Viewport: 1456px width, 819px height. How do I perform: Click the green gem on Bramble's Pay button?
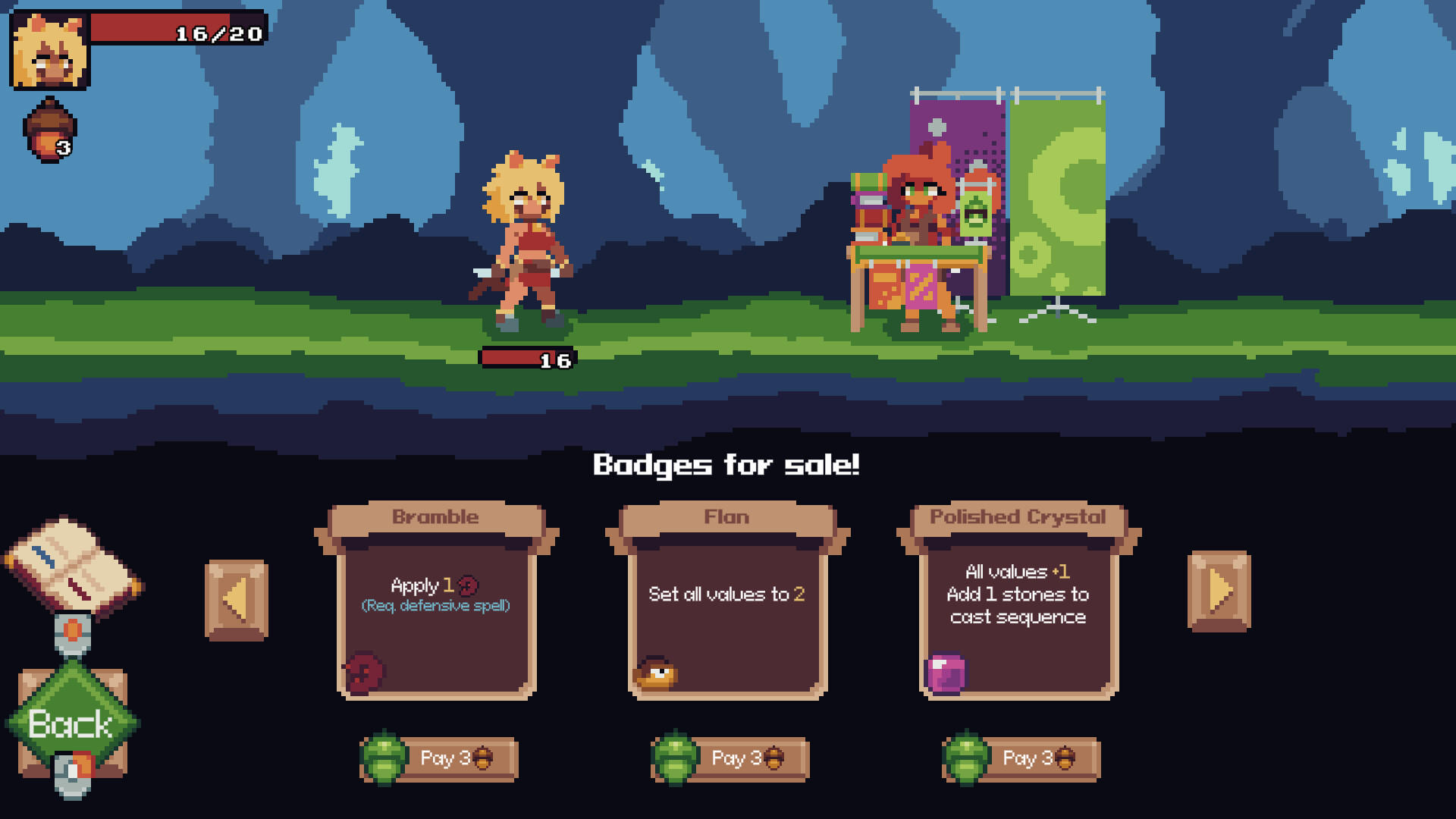point(385,758)
